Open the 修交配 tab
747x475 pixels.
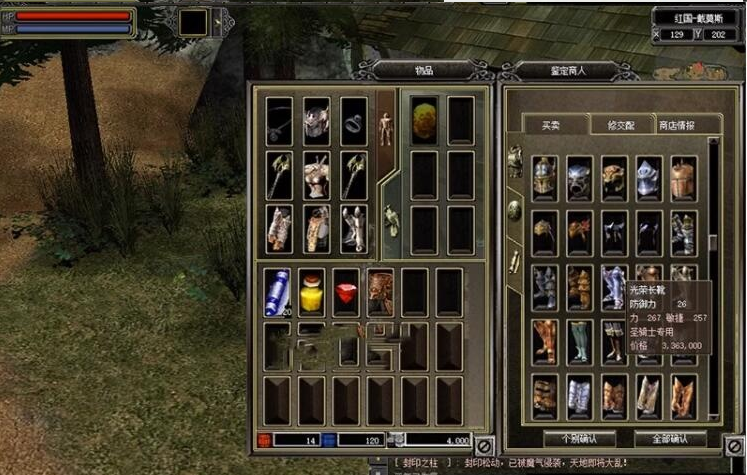coord(614,125)
